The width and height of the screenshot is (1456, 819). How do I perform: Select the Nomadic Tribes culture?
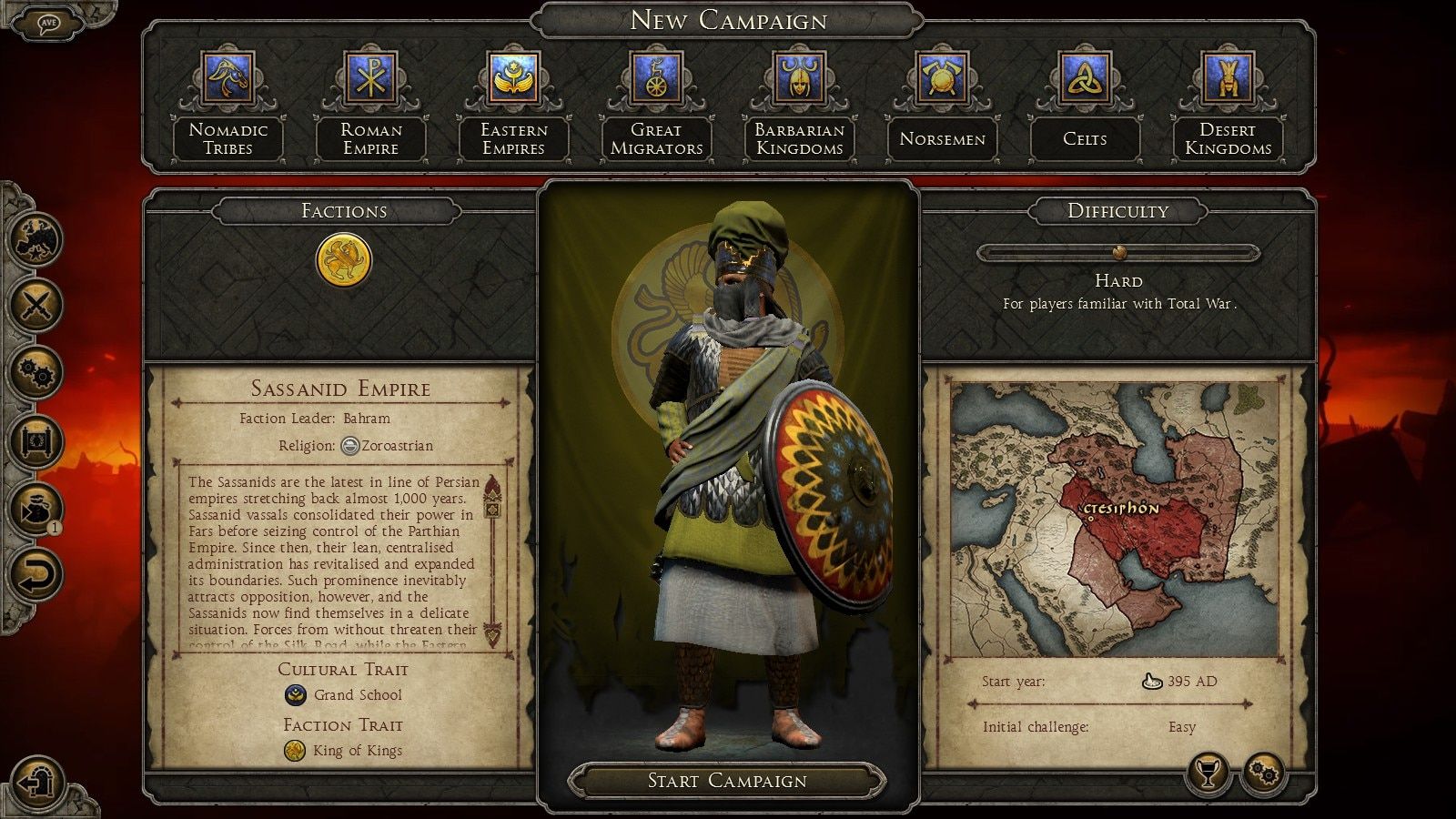point(227,77)
